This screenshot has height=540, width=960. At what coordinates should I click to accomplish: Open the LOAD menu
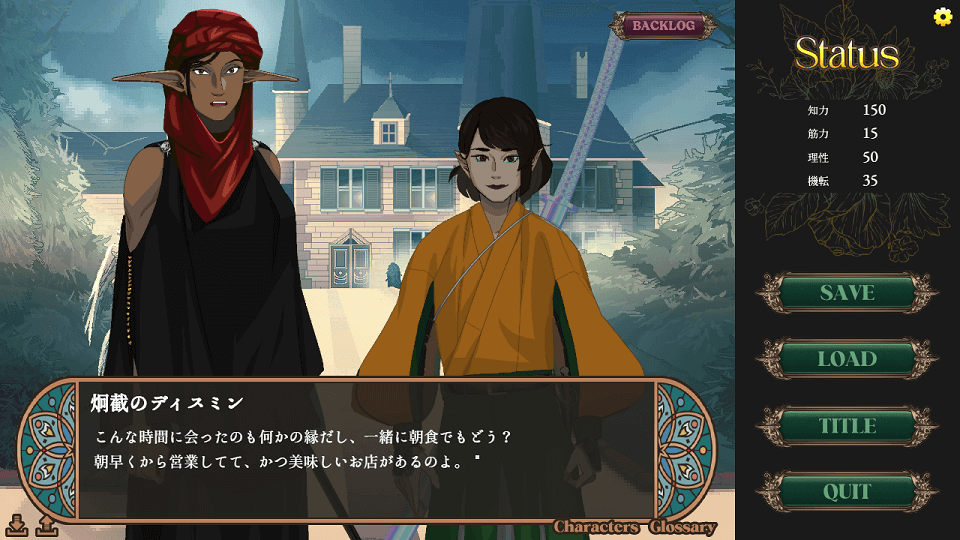pos(847,359)
